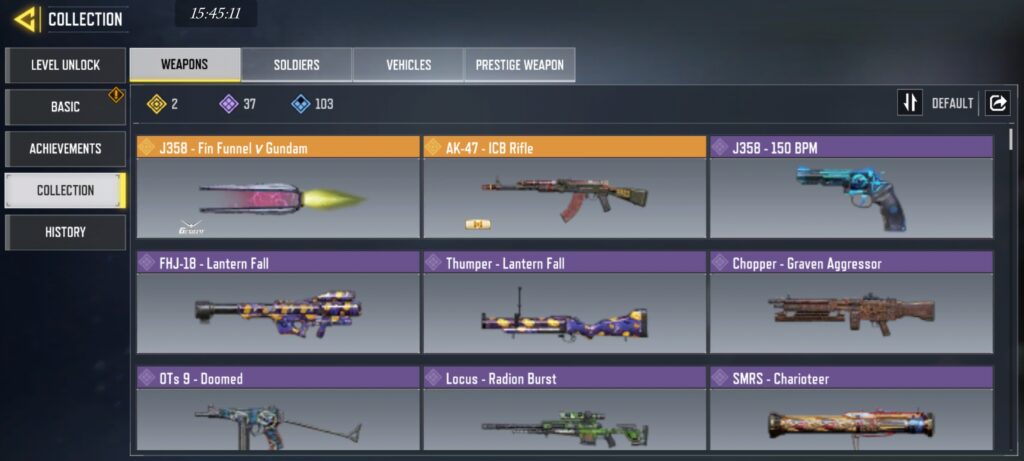Open the History section

pyautogui.click(x=65, y=232)
